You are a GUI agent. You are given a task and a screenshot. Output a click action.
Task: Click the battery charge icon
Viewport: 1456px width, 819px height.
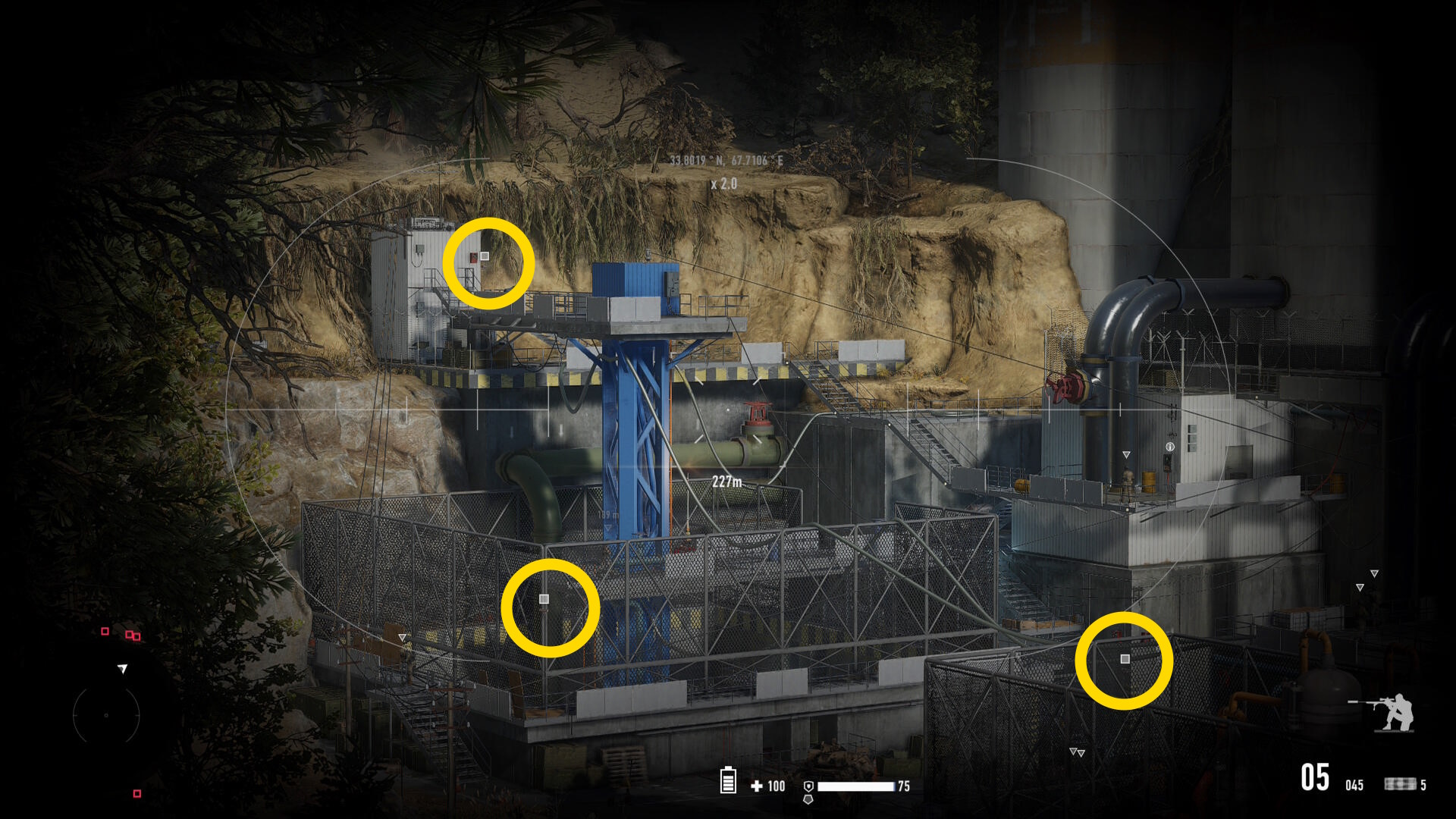click(728, 780)
